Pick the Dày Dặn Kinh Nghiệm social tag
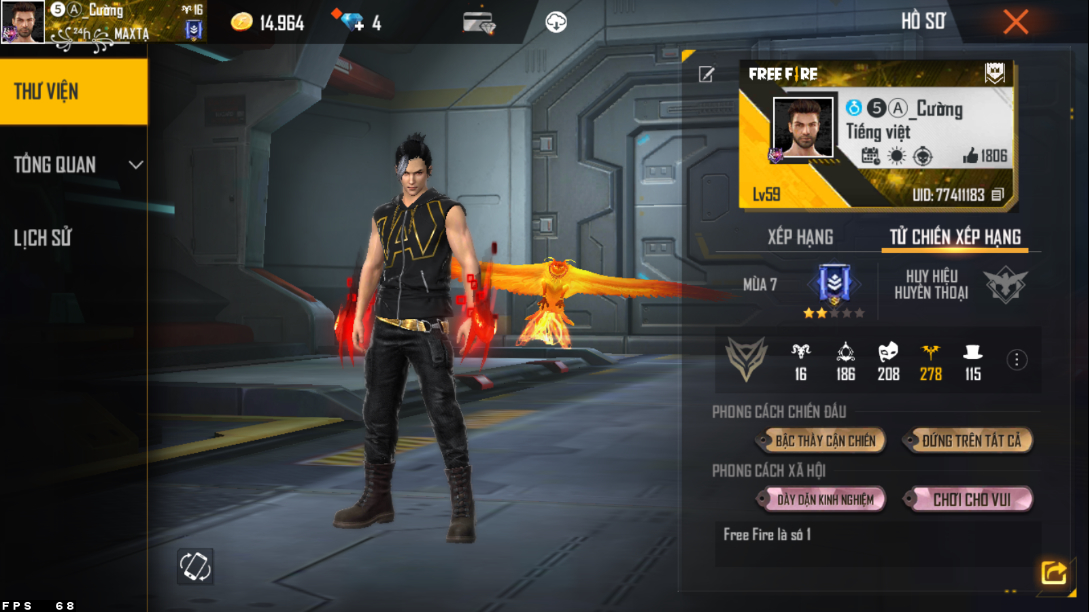The width and height of the screenshot is (1089, 612). 825,499
